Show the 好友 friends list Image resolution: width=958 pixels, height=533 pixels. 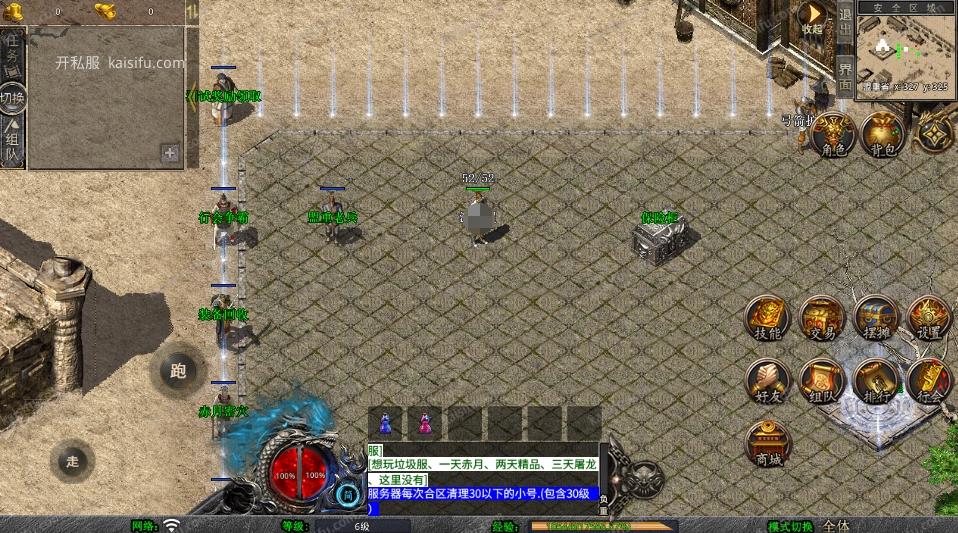tap(768, 381)
